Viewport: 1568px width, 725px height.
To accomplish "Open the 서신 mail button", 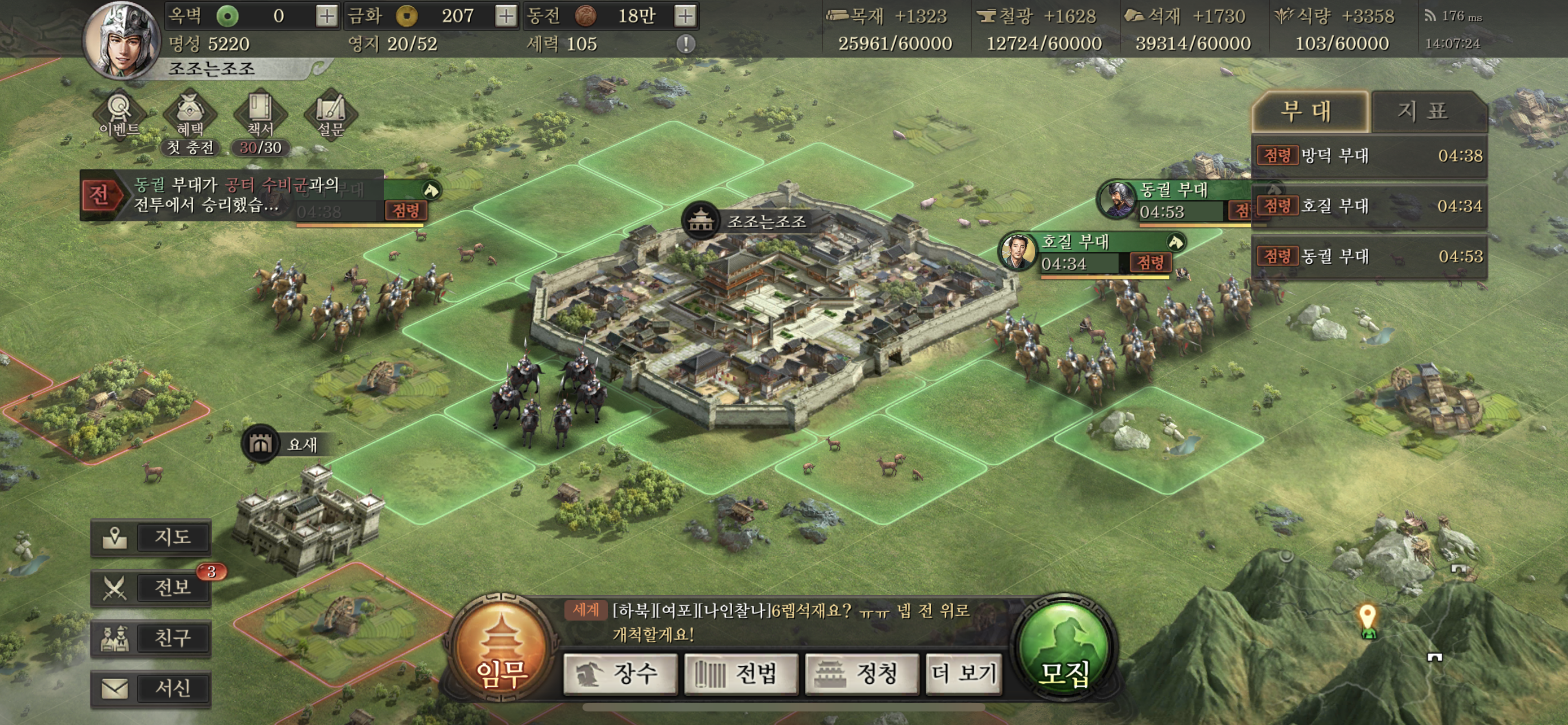I will coord(151,689).
